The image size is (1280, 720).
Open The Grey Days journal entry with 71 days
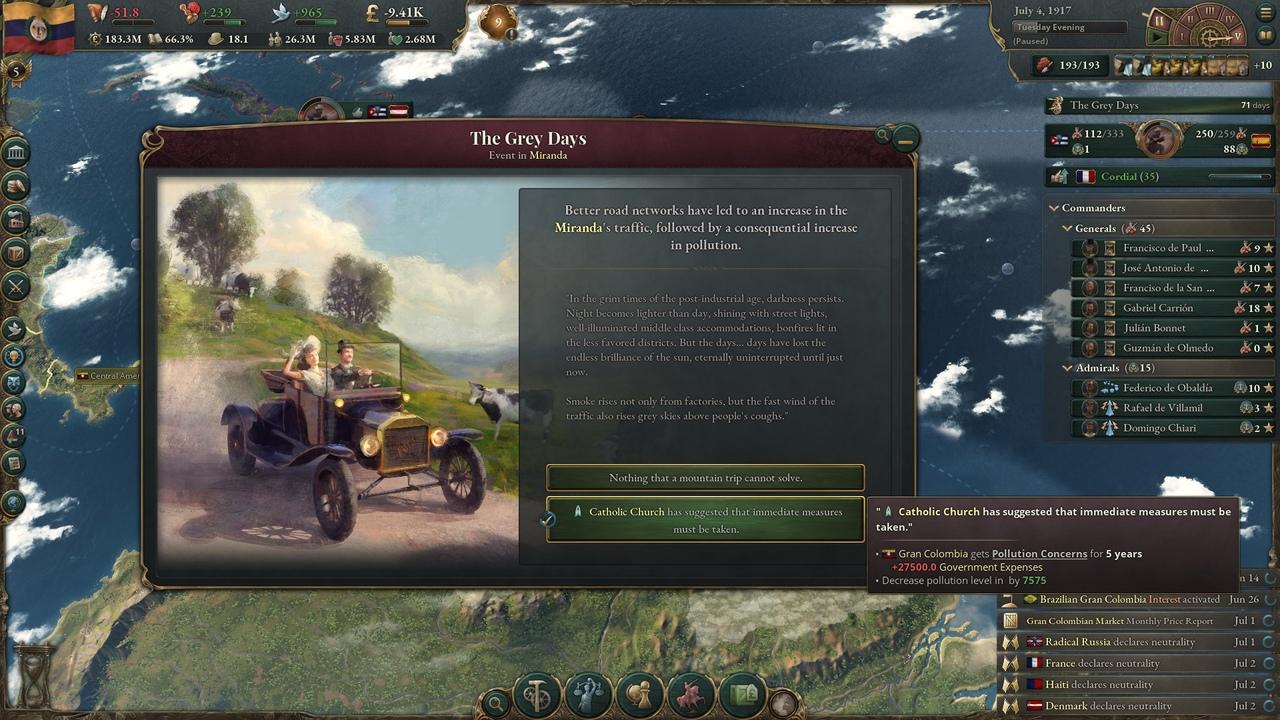coord(1158,105)
